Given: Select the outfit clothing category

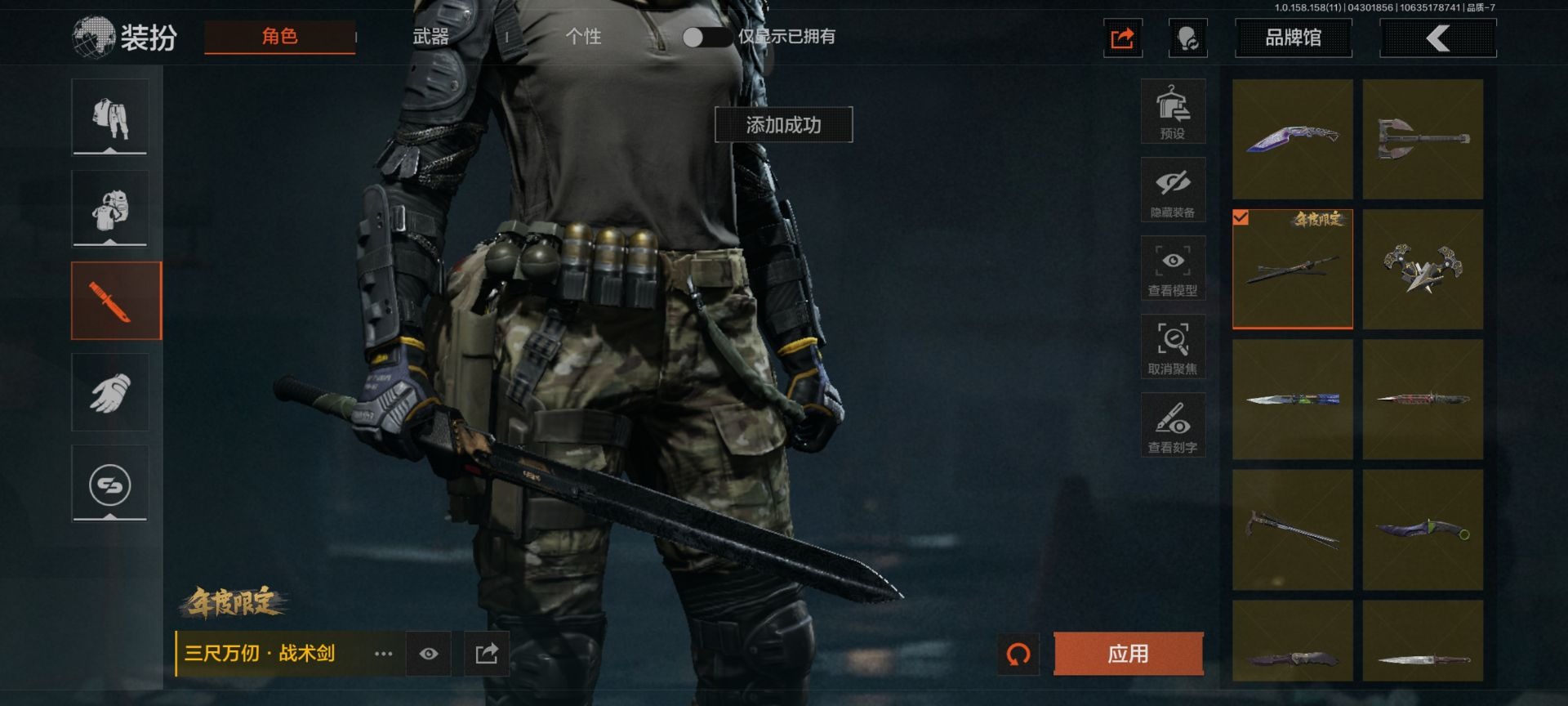Looking at the screenshot, I should 110,117.
